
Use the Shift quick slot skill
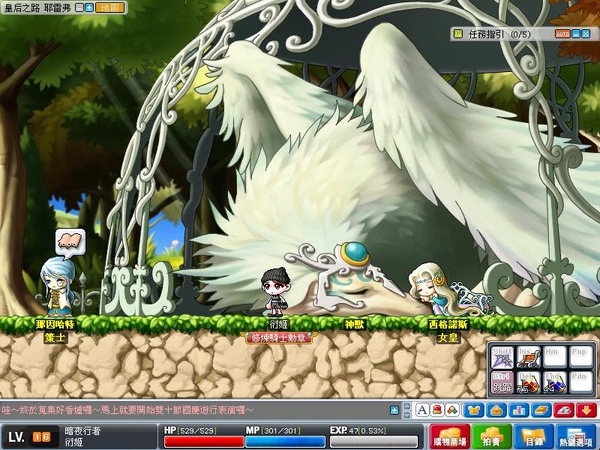pos(502,358)
